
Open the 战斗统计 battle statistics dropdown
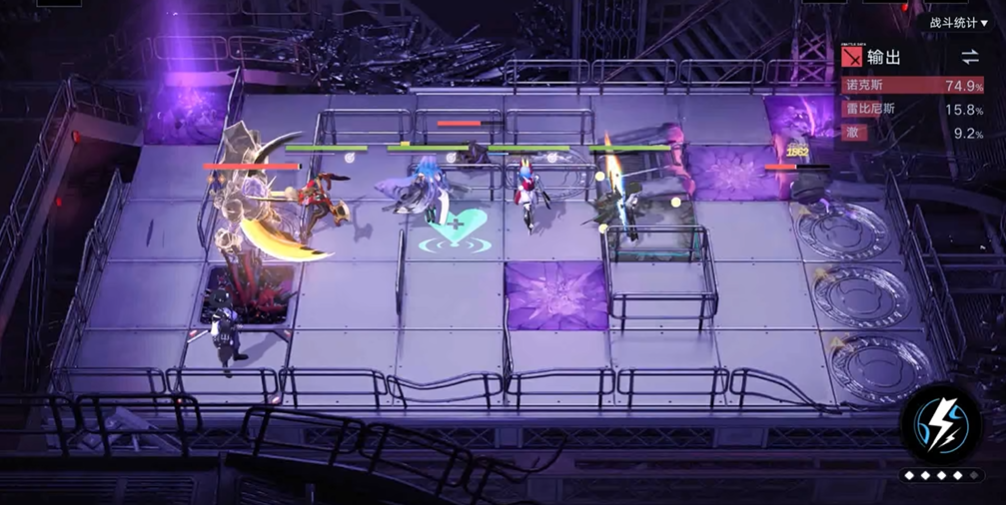coord(958,22)
